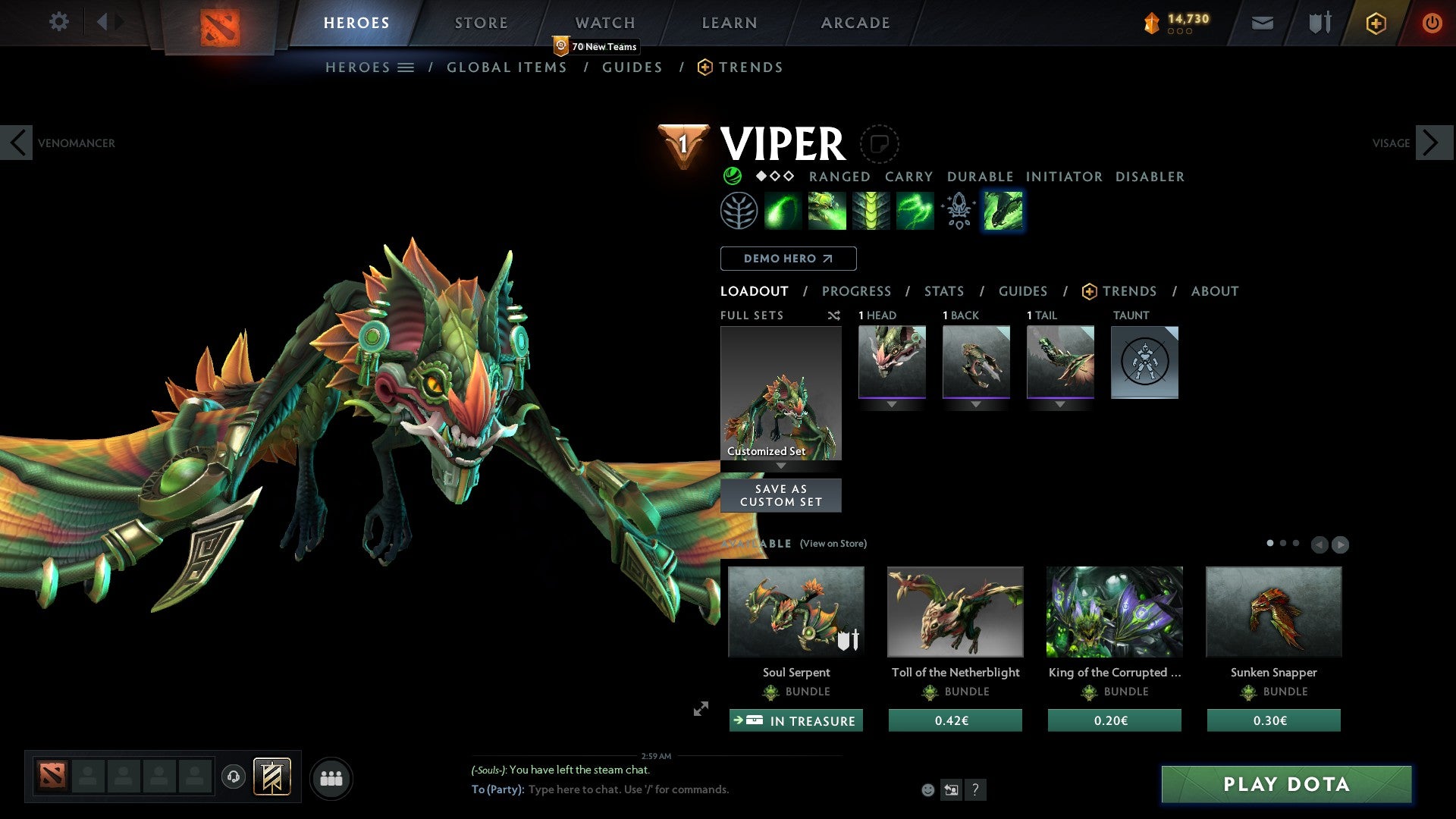This screenshot has width=1456, height=819.
Task: Select the Sunken Snapper bundle thumbnail
Action: click(1273, 612)
